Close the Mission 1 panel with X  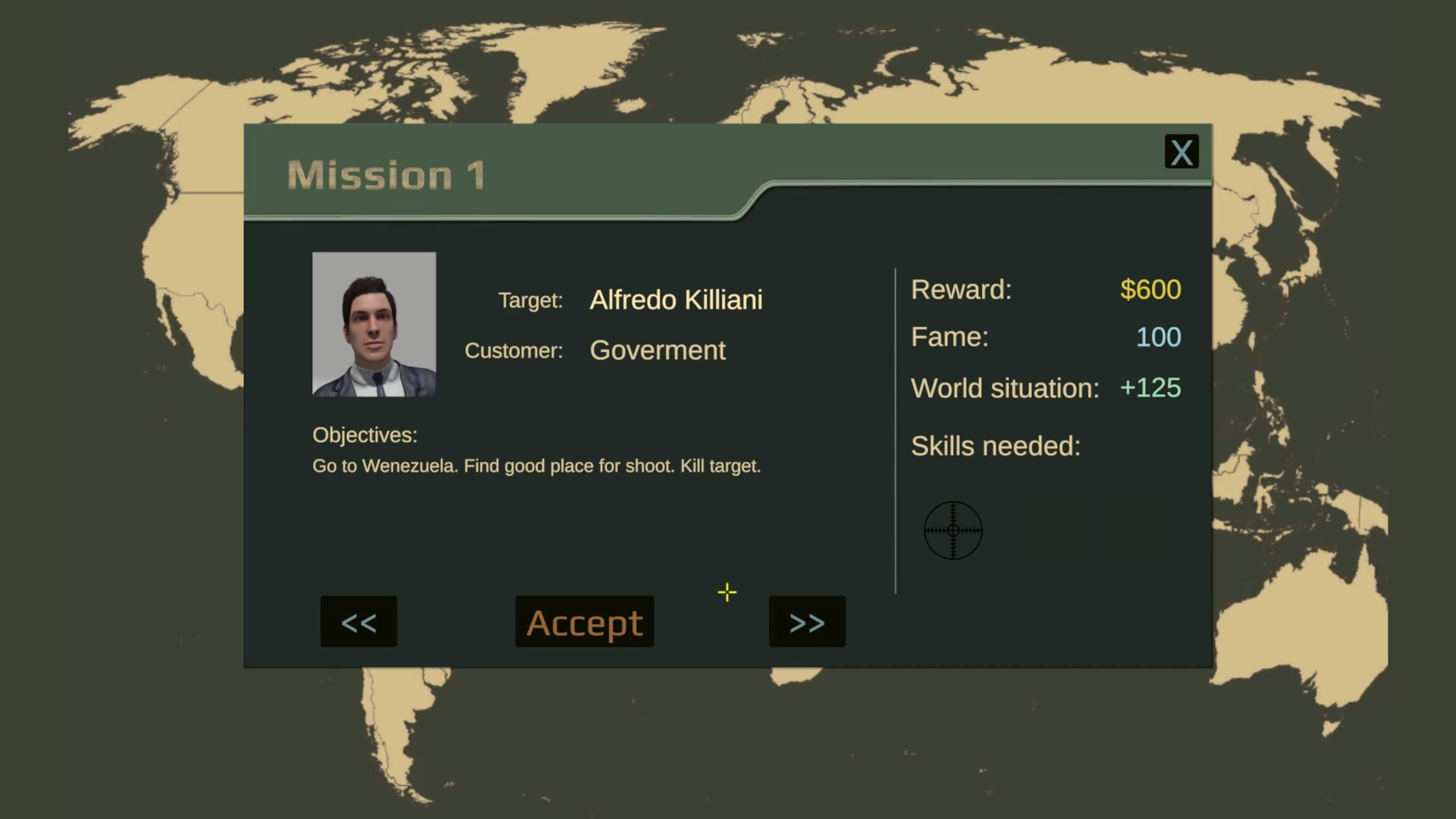coord(1181,152)
